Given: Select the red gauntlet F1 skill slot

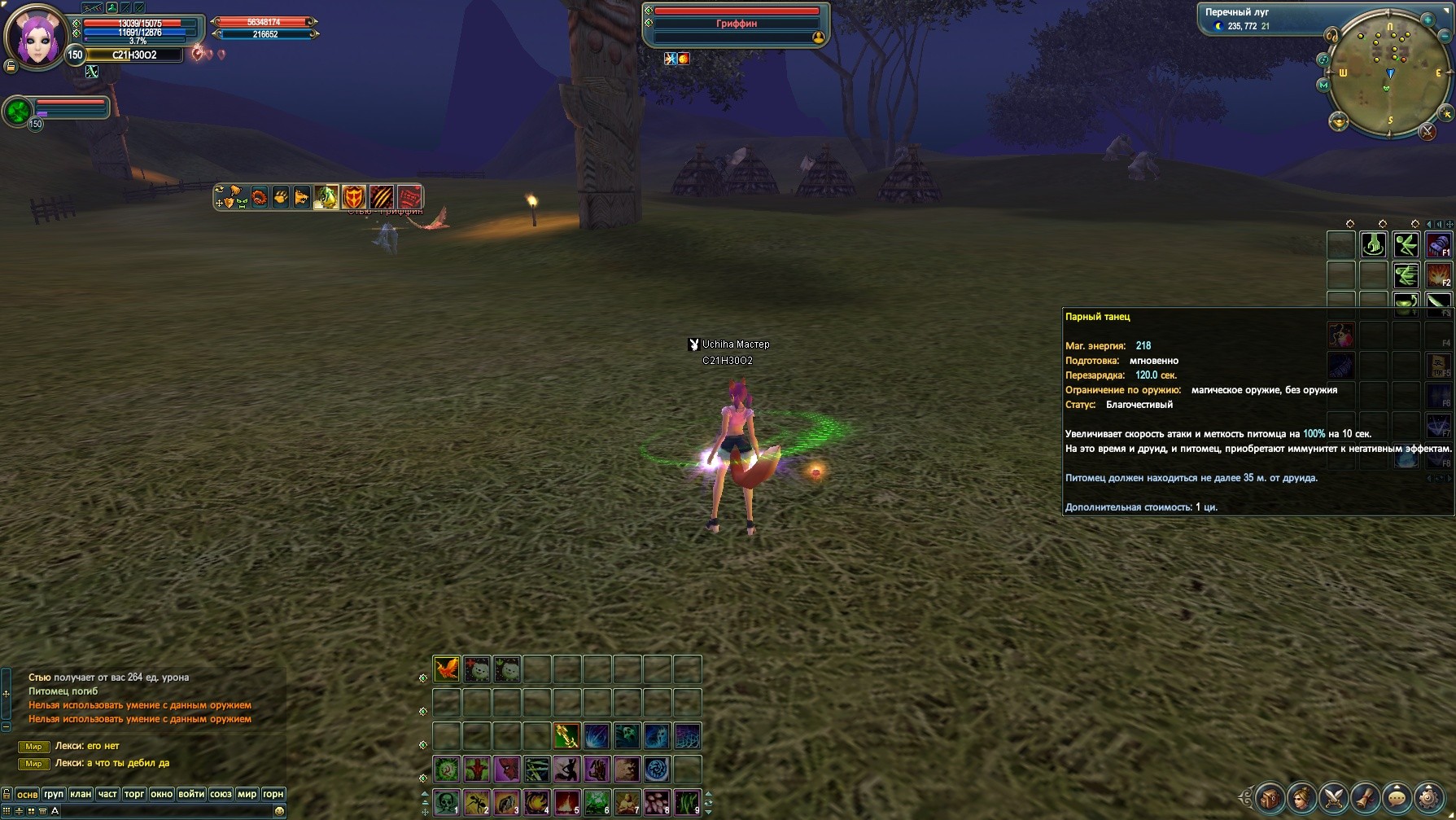Looking at the screenshot, I should (x=1437, y=245).
